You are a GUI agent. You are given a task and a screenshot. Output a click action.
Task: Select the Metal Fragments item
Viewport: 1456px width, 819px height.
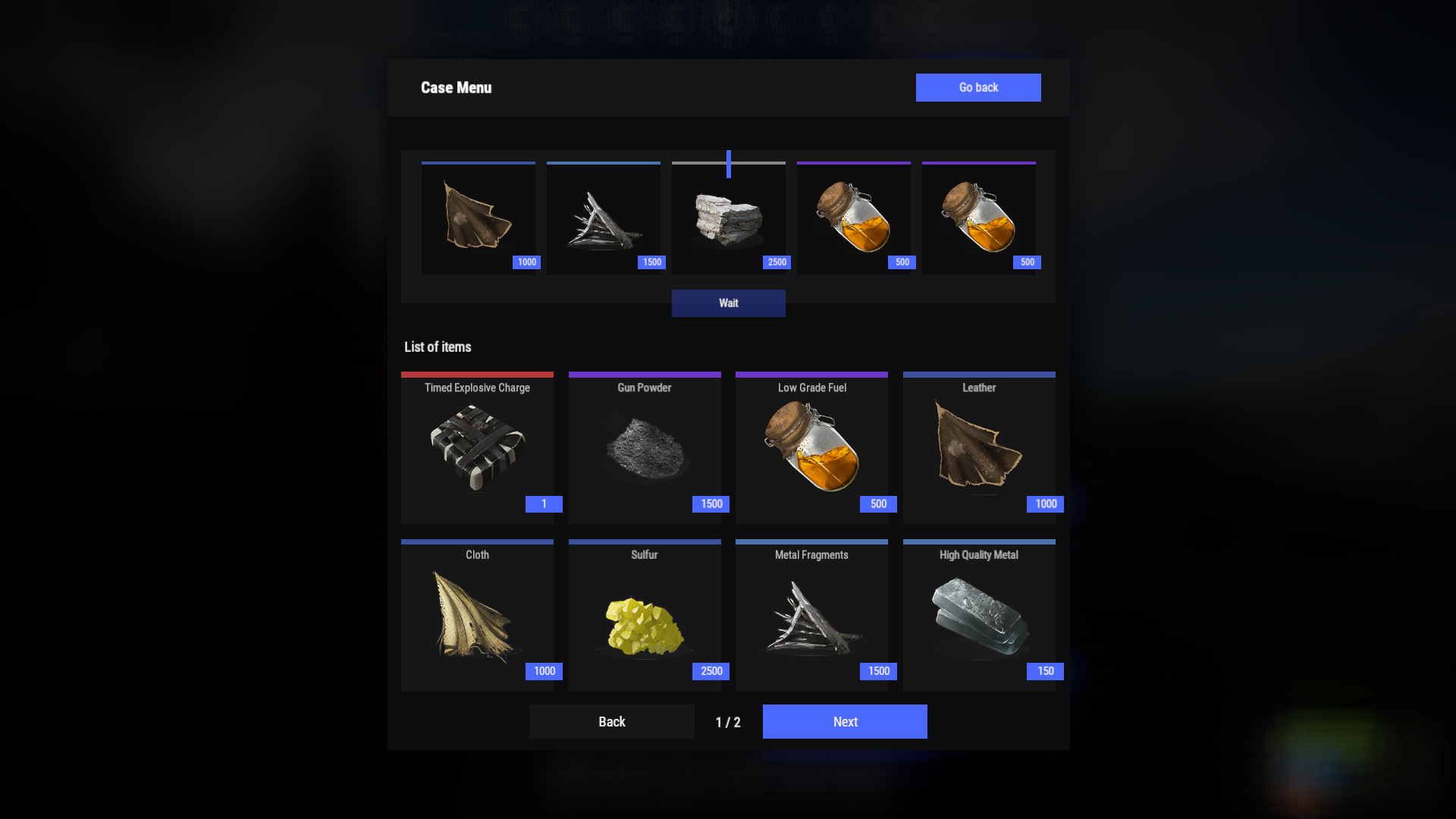click(811, 614)
